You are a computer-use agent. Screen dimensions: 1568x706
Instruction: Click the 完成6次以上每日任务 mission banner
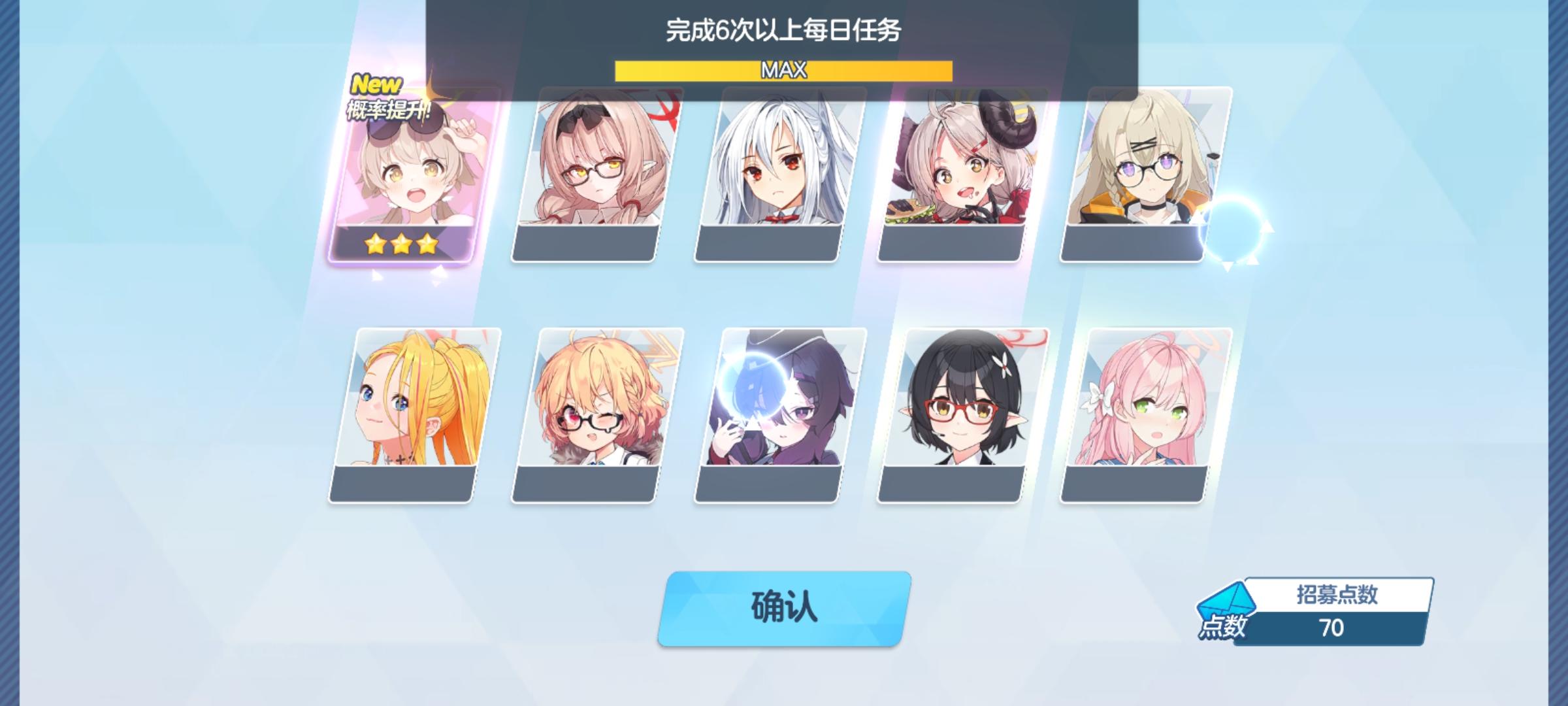pyautogui.click(x=784, y=28)
